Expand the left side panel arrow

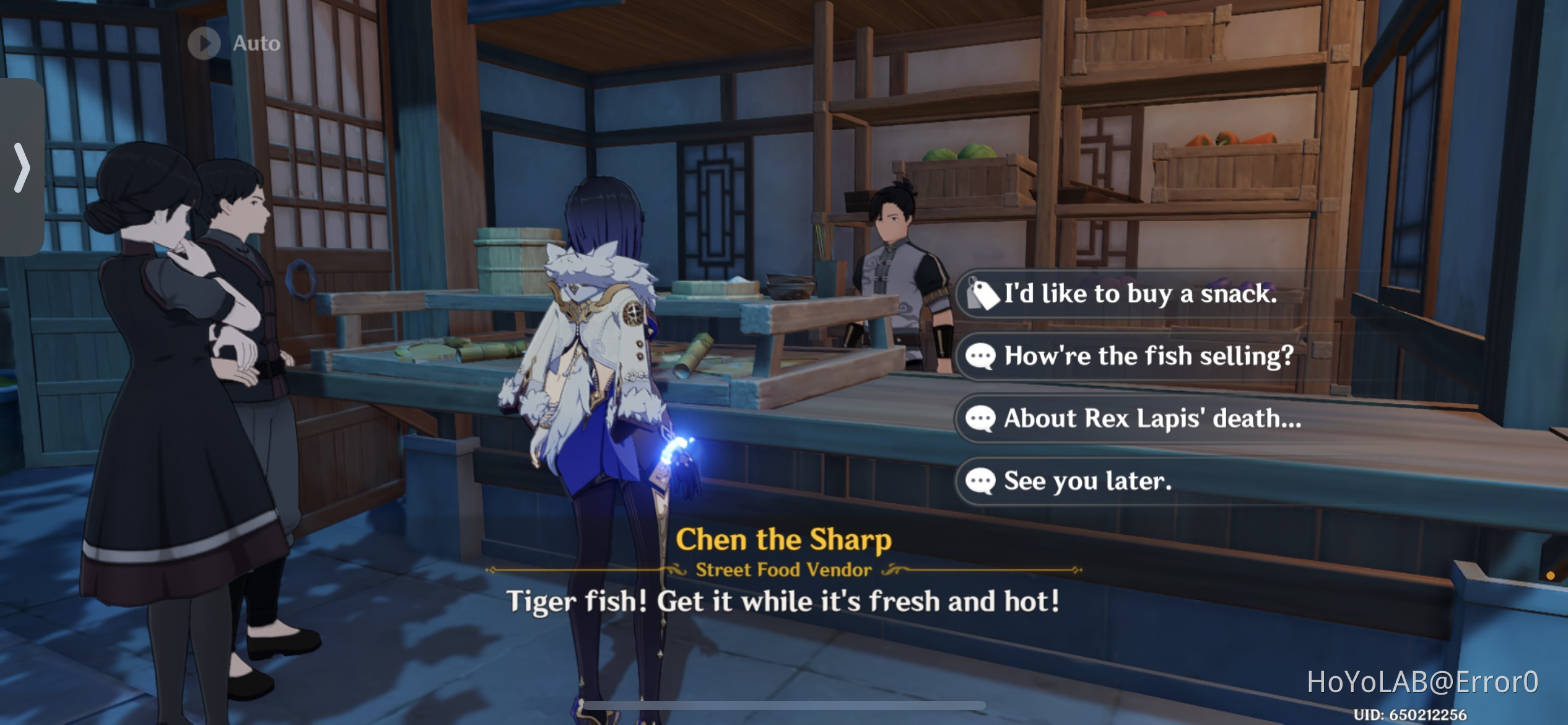pyautogui.click(x=22, y=167)
